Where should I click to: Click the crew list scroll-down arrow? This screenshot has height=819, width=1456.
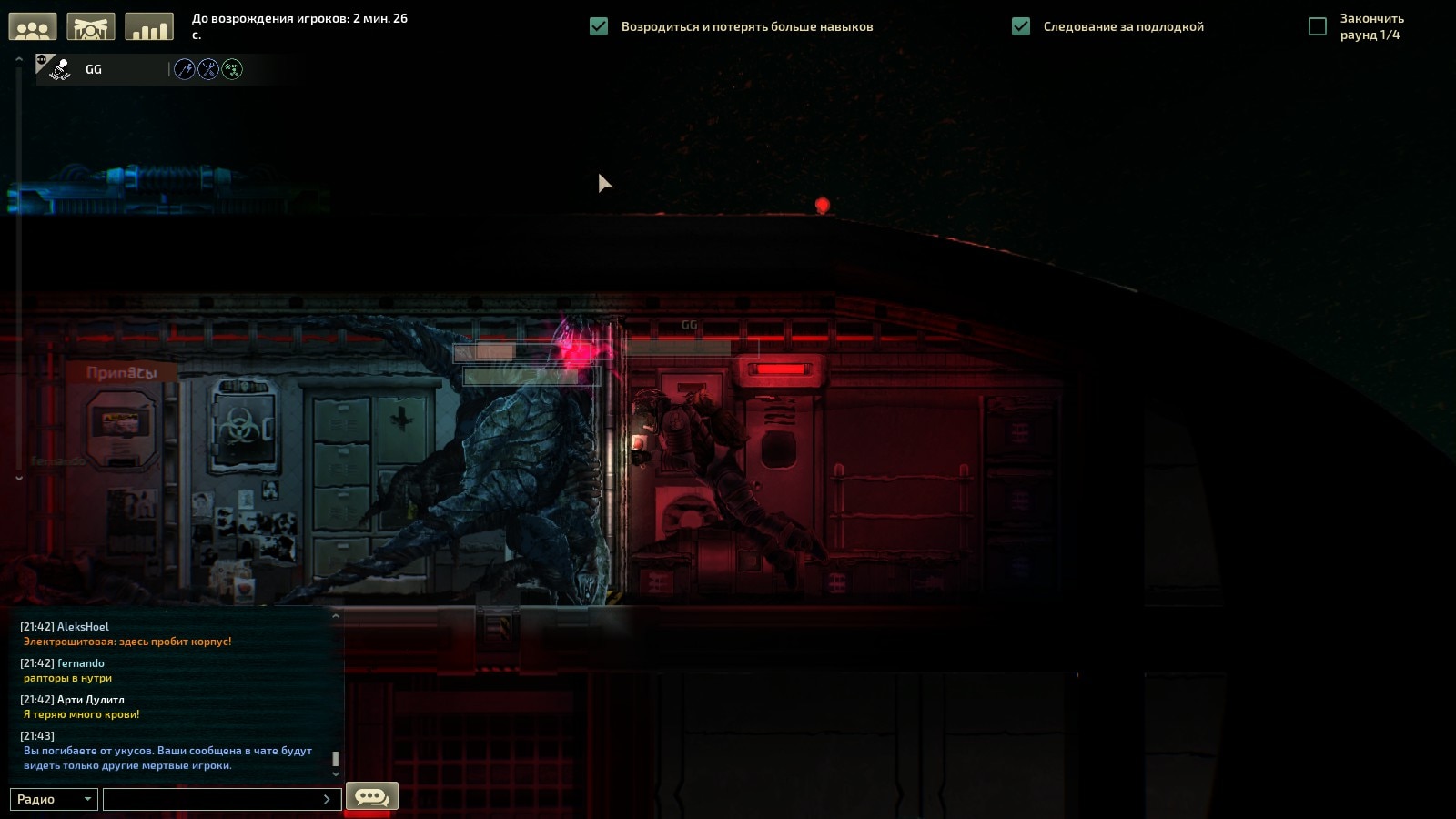point(18,478)
